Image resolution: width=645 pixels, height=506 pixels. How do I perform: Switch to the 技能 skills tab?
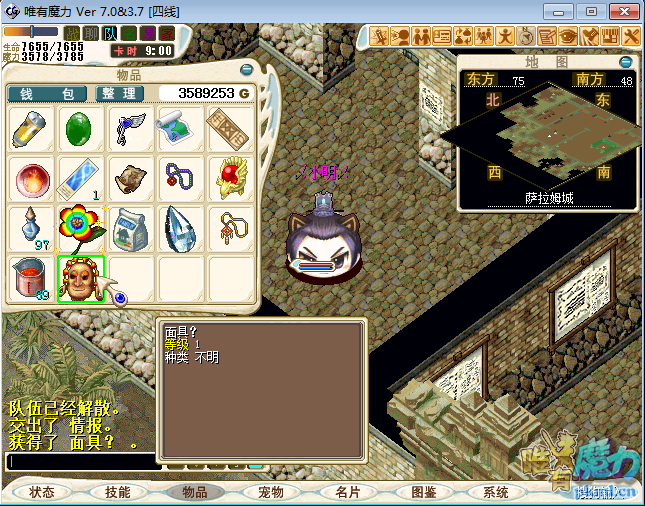[x=118, y=492]
